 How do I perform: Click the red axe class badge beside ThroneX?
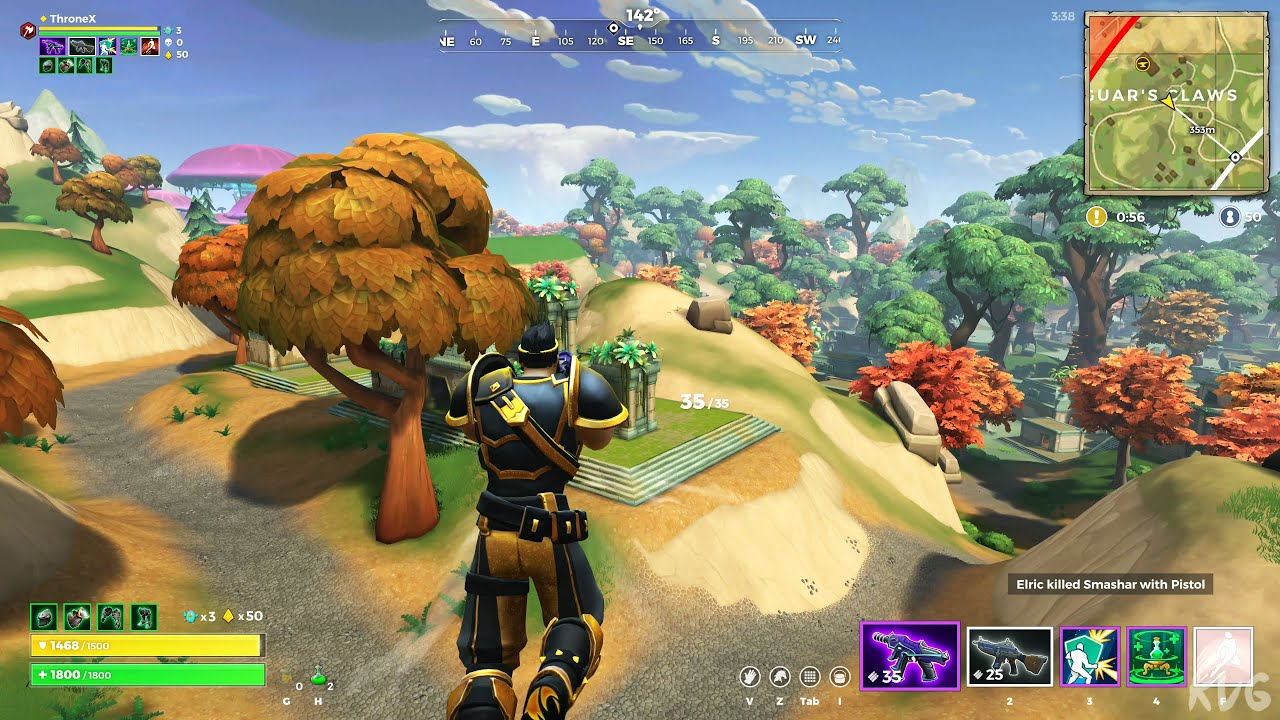tap(27, 31)
